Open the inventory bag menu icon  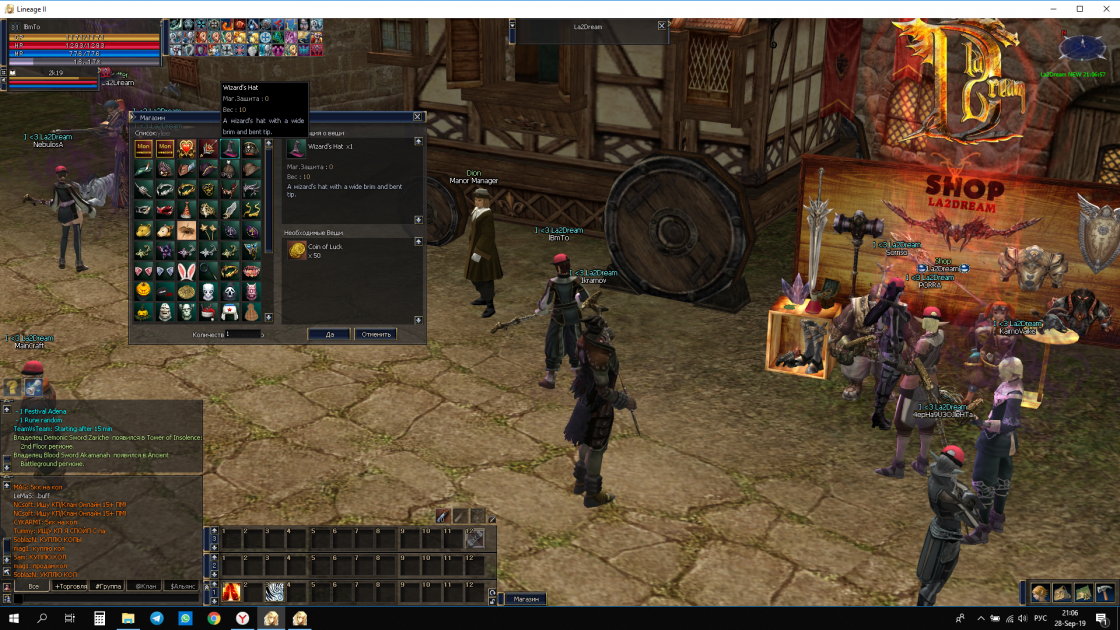click(1062, 593)
